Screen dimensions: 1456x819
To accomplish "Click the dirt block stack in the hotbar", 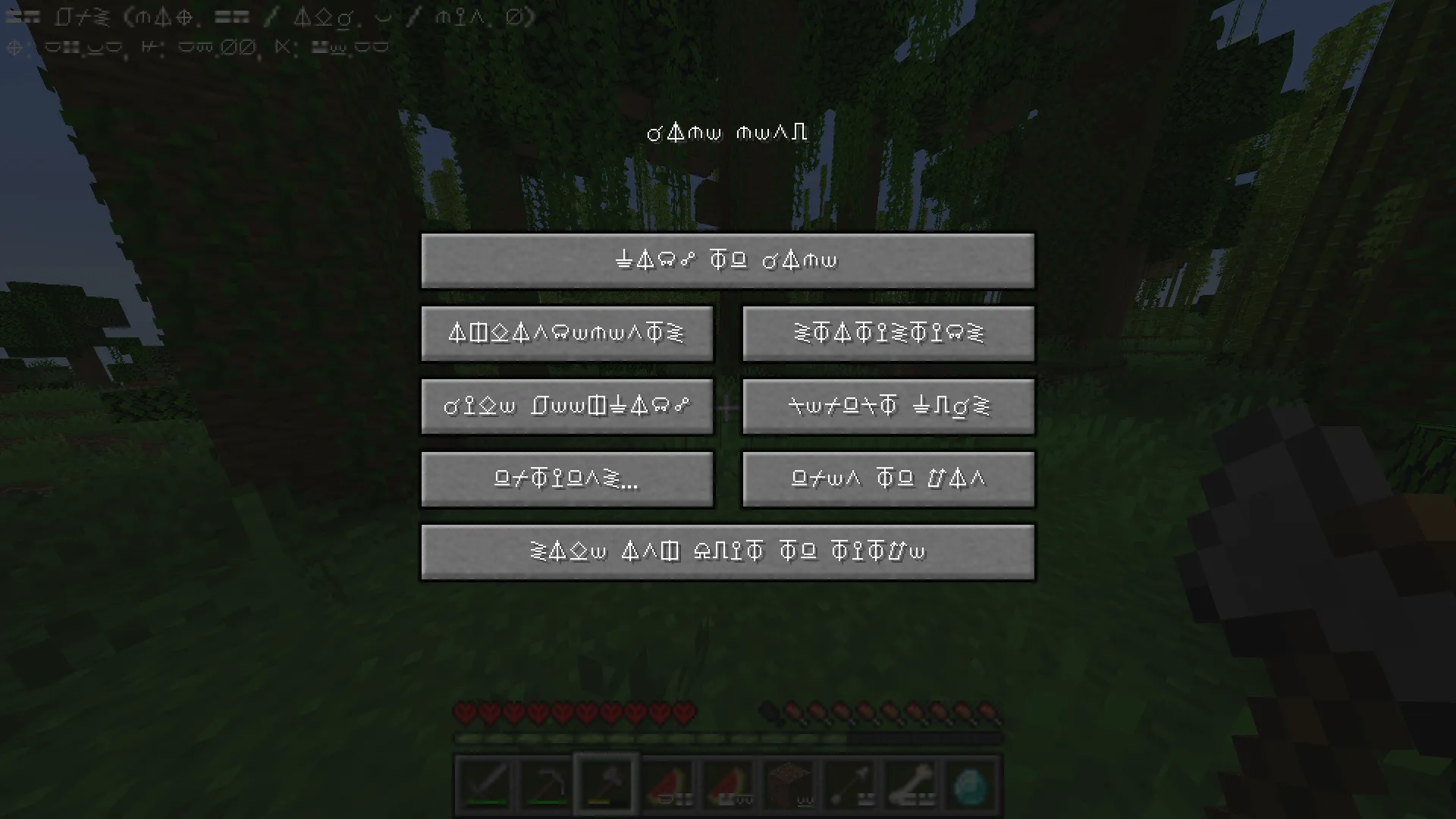I will pos(788,781).
